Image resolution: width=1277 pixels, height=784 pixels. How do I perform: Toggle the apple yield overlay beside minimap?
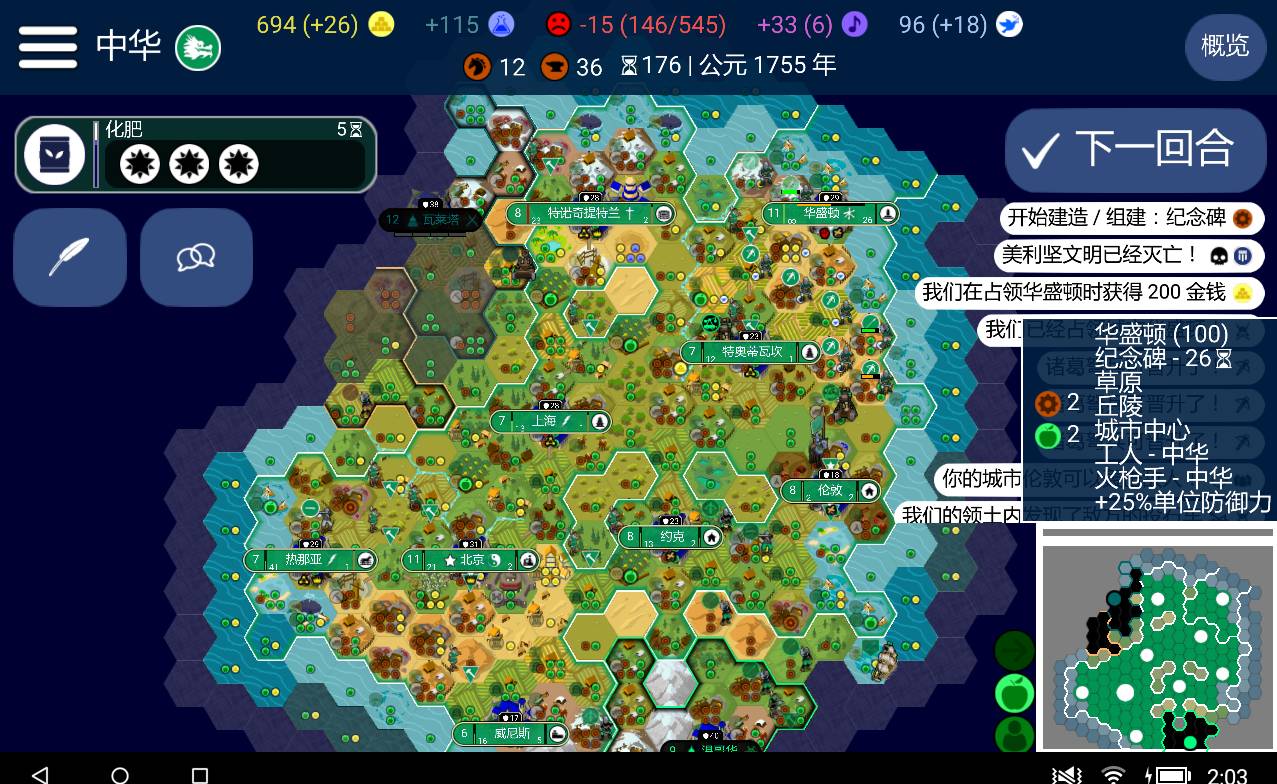click(x=1014, y=692)
